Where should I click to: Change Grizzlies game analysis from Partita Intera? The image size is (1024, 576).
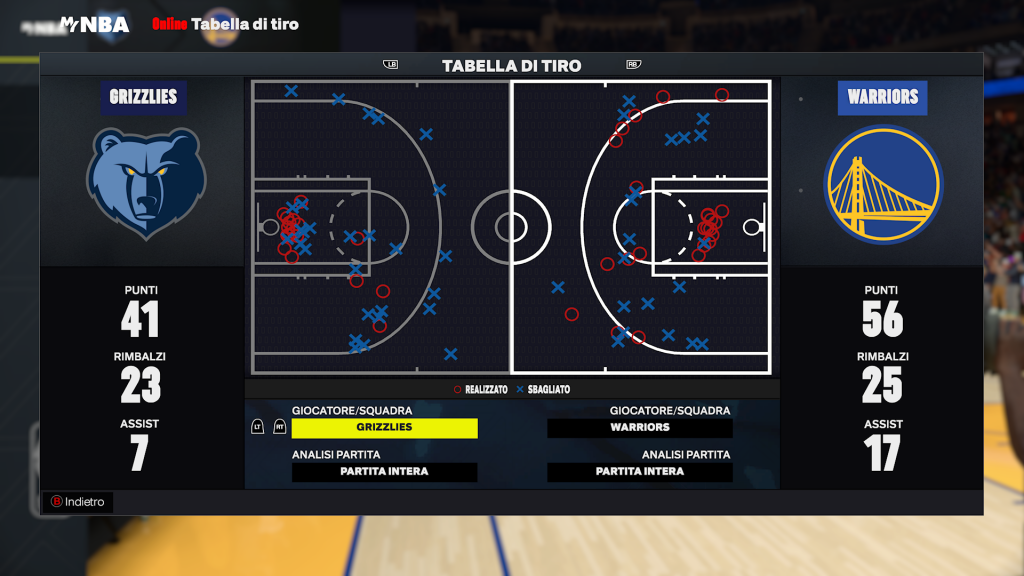click(385, 472)
